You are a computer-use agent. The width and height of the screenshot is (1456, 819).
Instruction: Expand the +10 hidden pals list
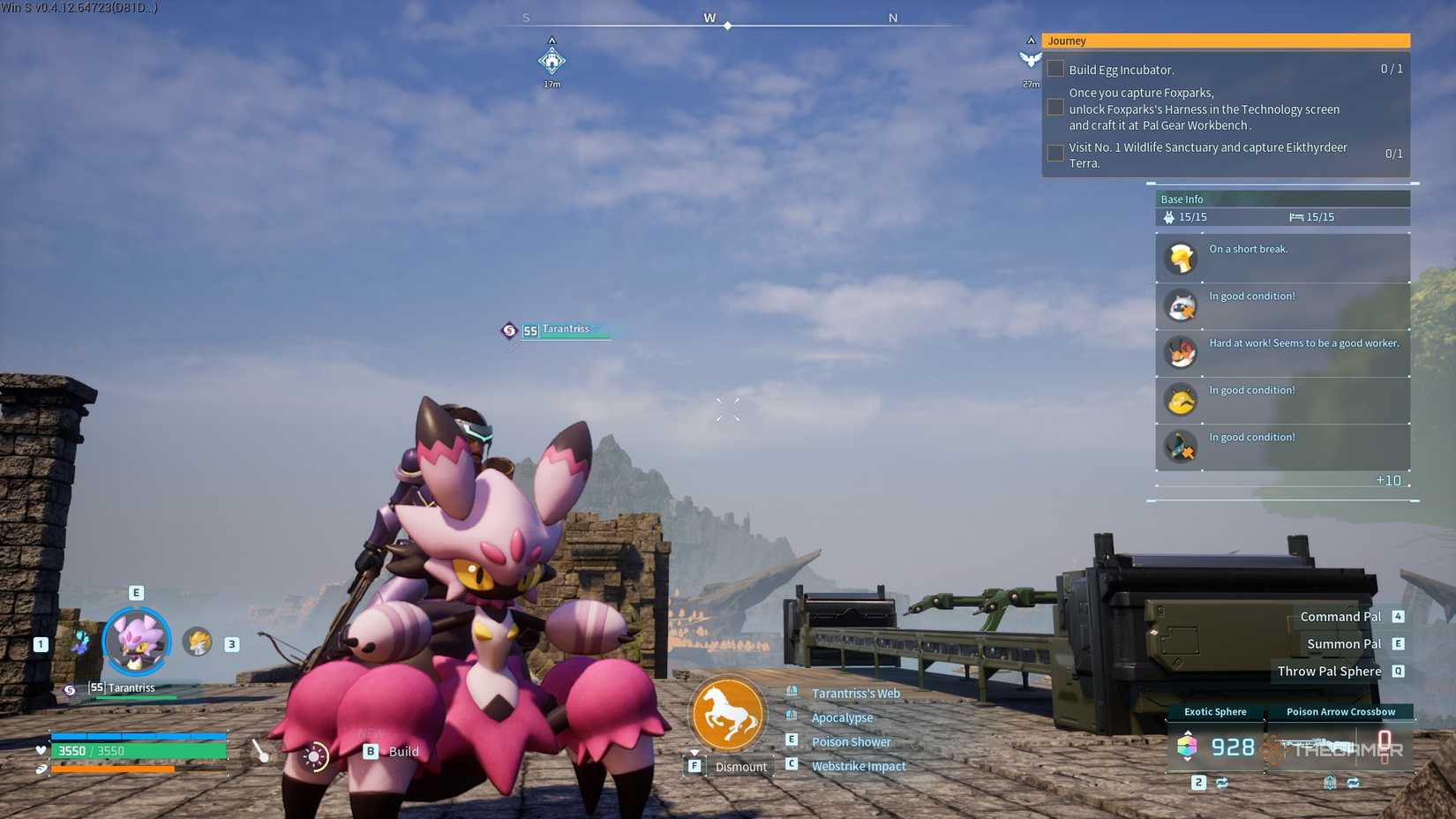1388,480
